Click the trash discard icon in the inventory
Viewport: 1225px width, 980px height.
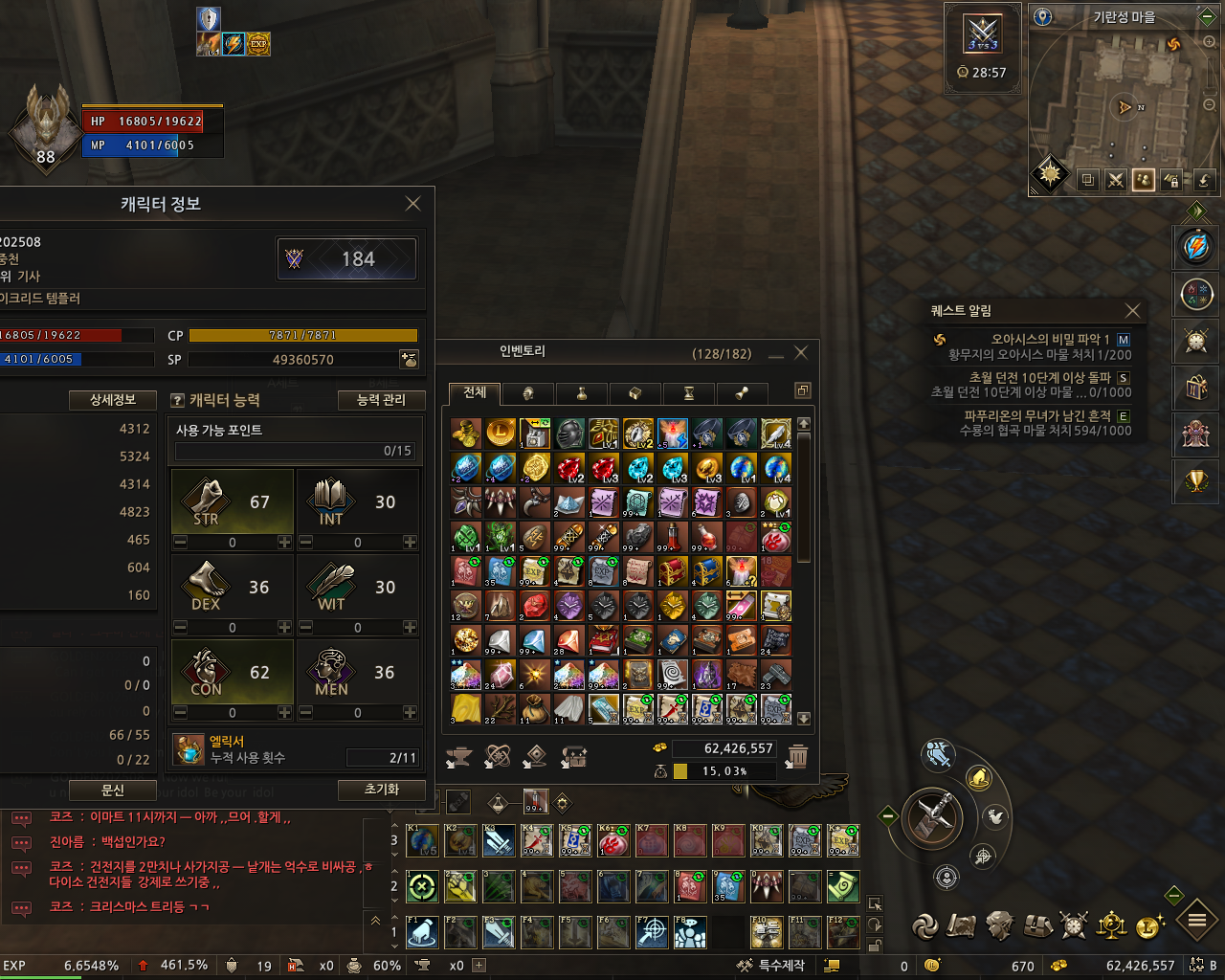pos(799,756)
